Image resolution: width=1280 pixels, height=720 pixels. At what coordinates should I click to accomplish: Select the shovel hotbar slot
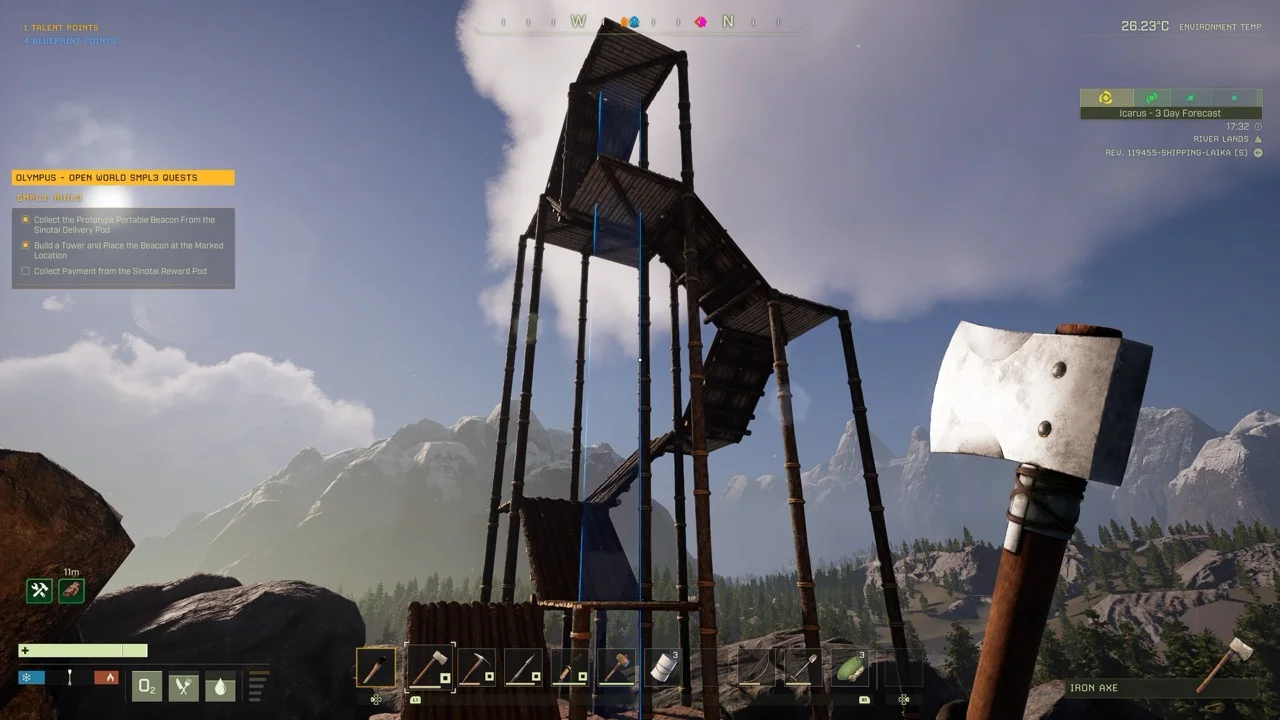click(803, 667)
